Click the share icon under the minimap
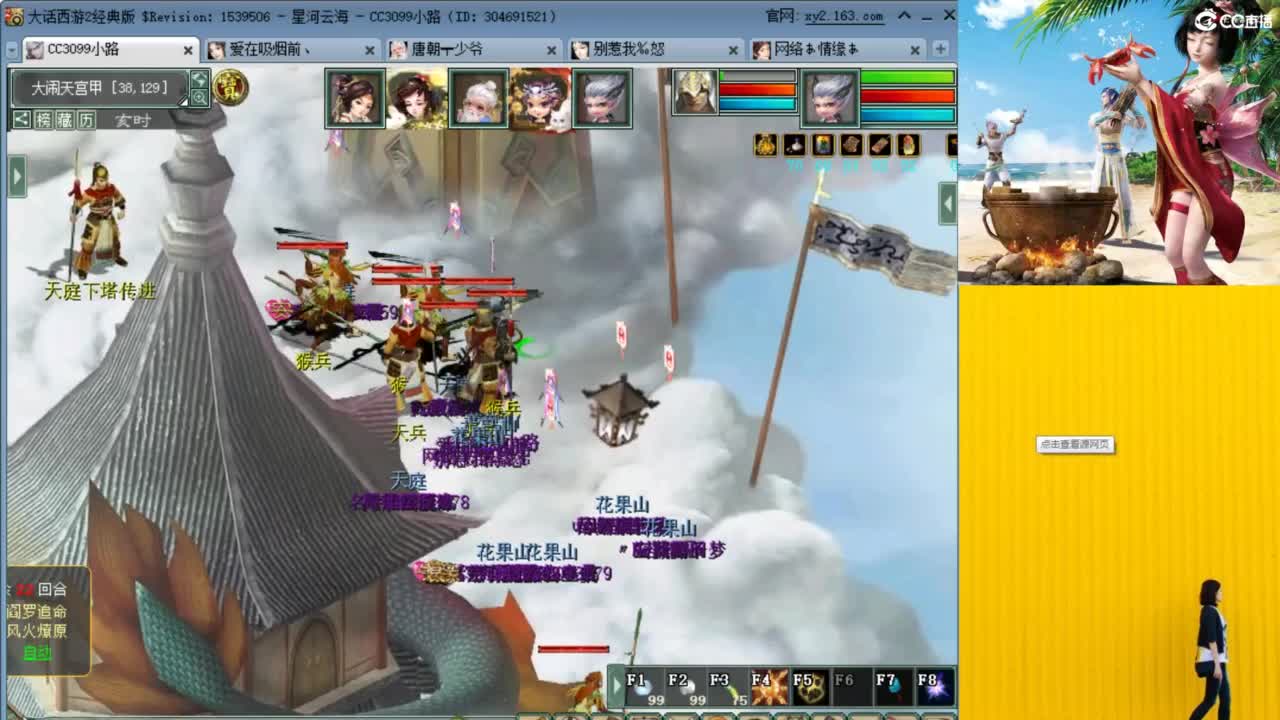 click(x=21, y=119)
